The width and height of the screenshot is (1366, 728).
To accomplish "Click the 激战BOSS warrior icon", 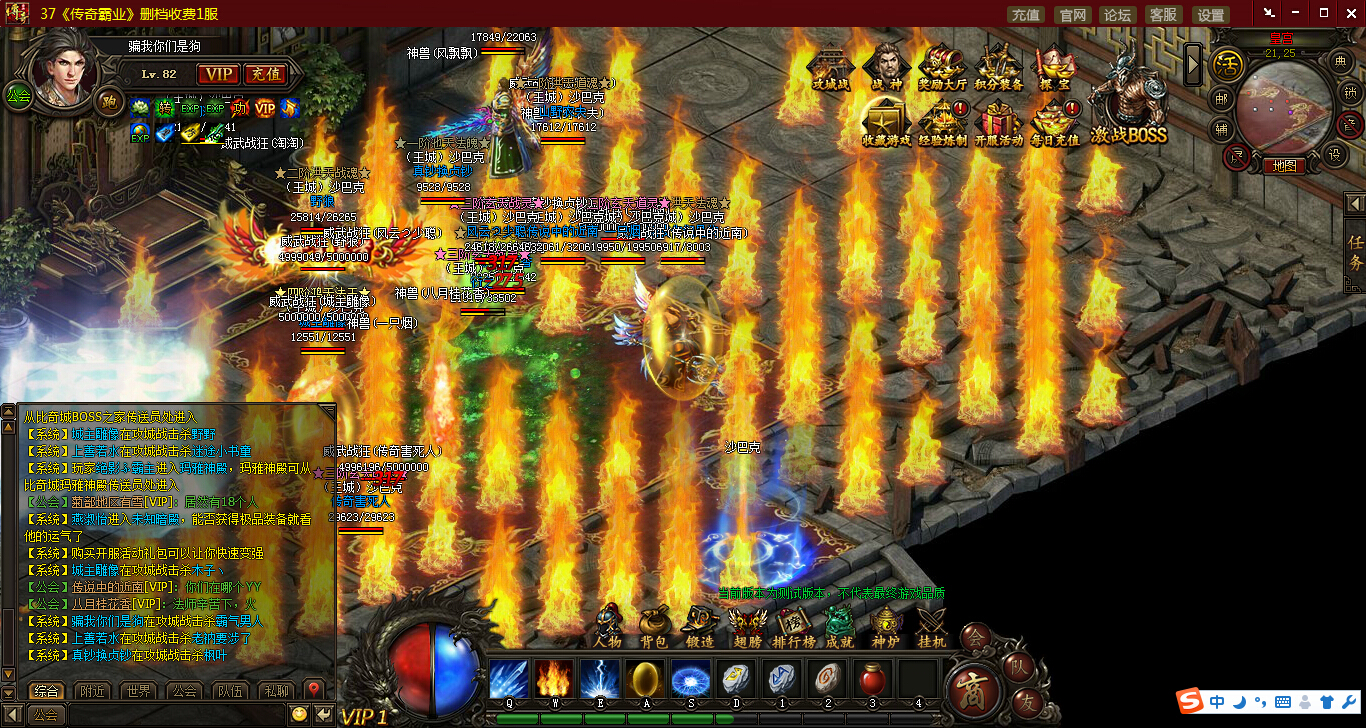I will (1128, 100).
